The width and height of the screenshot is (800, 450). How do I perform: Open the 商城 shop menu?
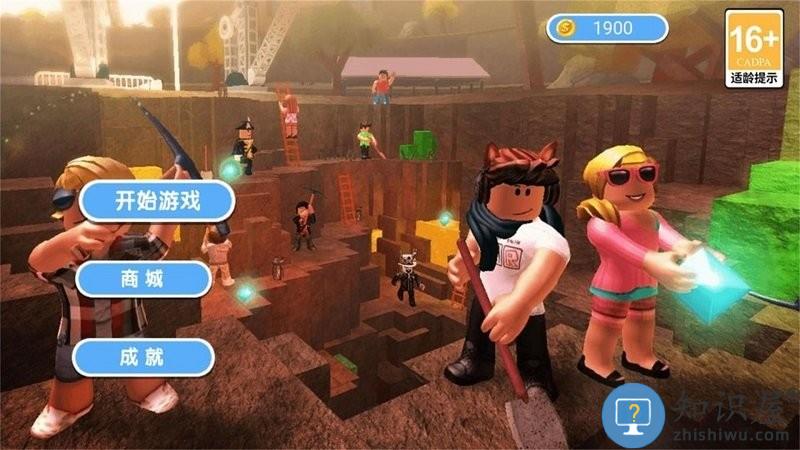tap(143, 279)
